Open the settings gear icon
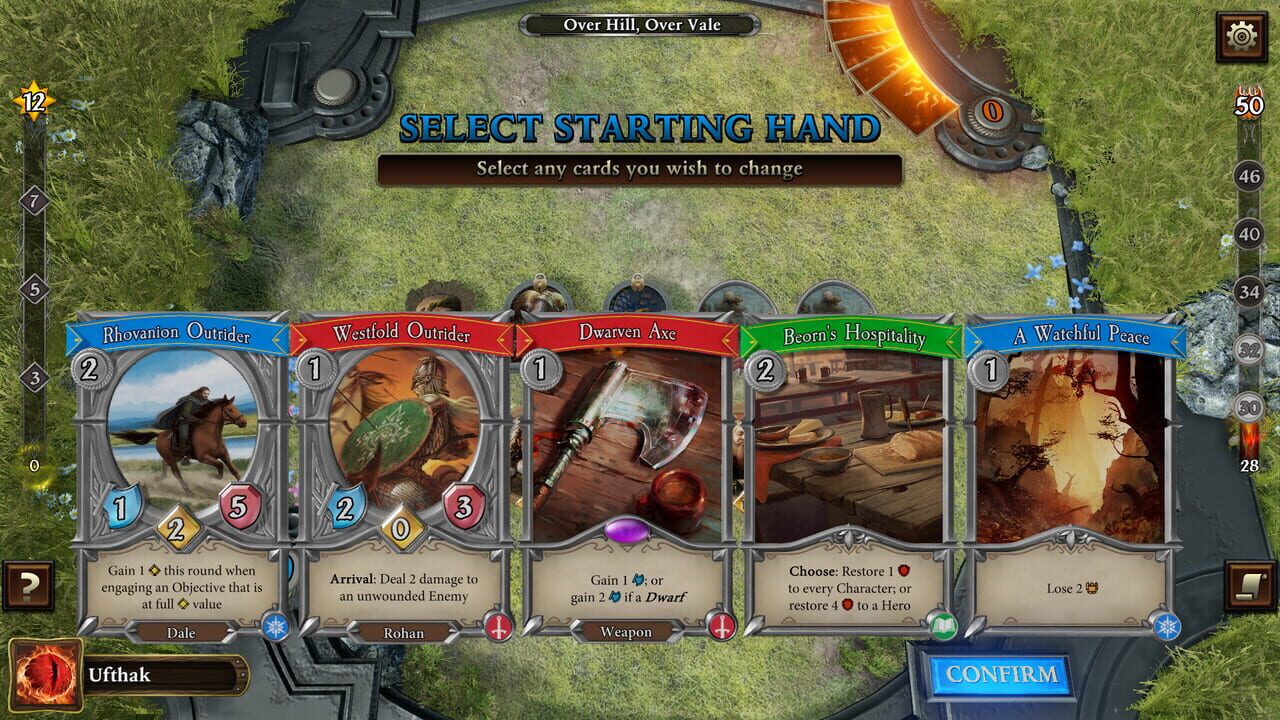Screen dimensions: 1280x720 [1240, 34]
